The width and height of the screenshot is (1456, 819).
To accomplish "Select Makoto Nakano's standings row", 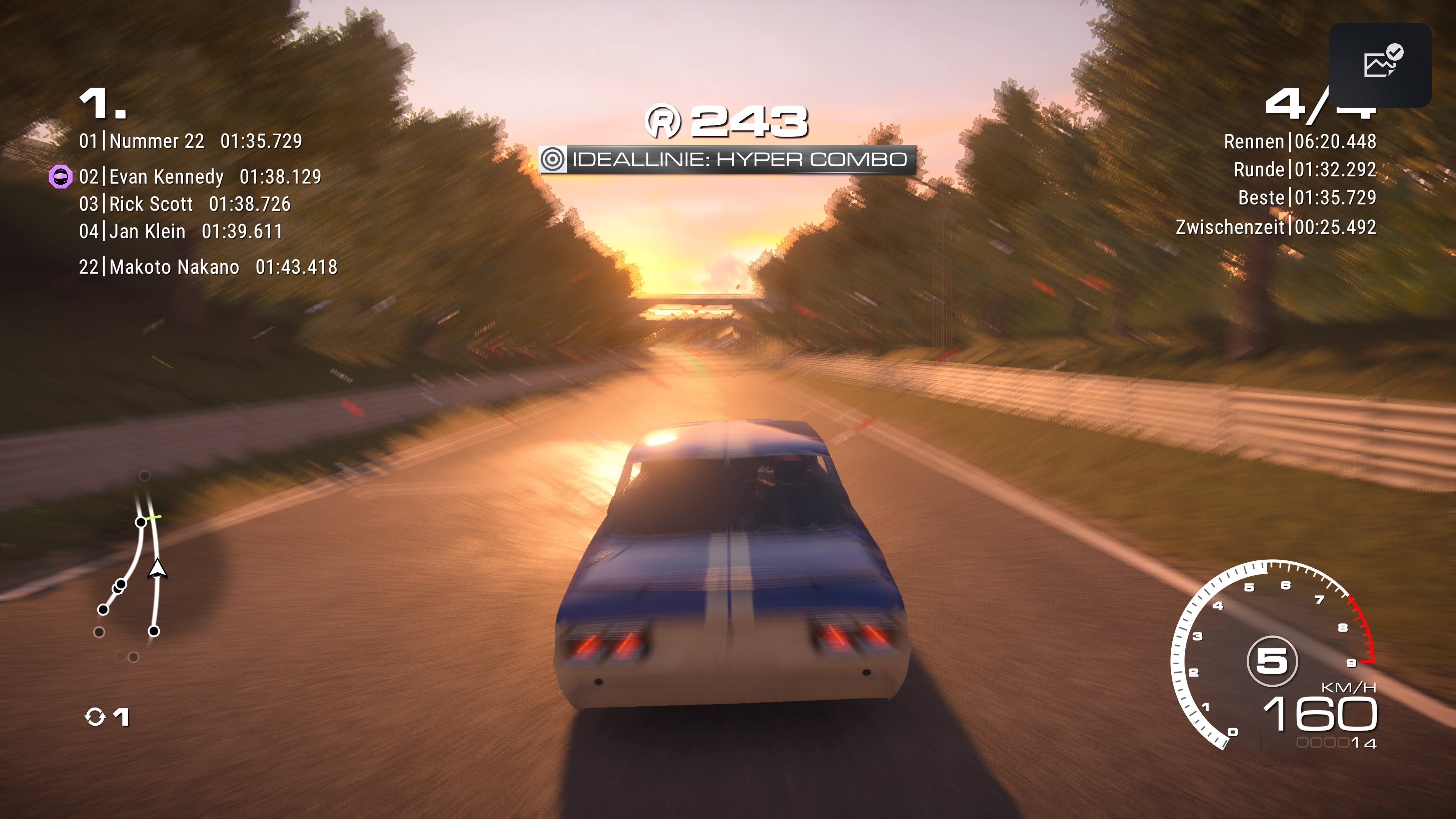I will click(x=208, y=267).
